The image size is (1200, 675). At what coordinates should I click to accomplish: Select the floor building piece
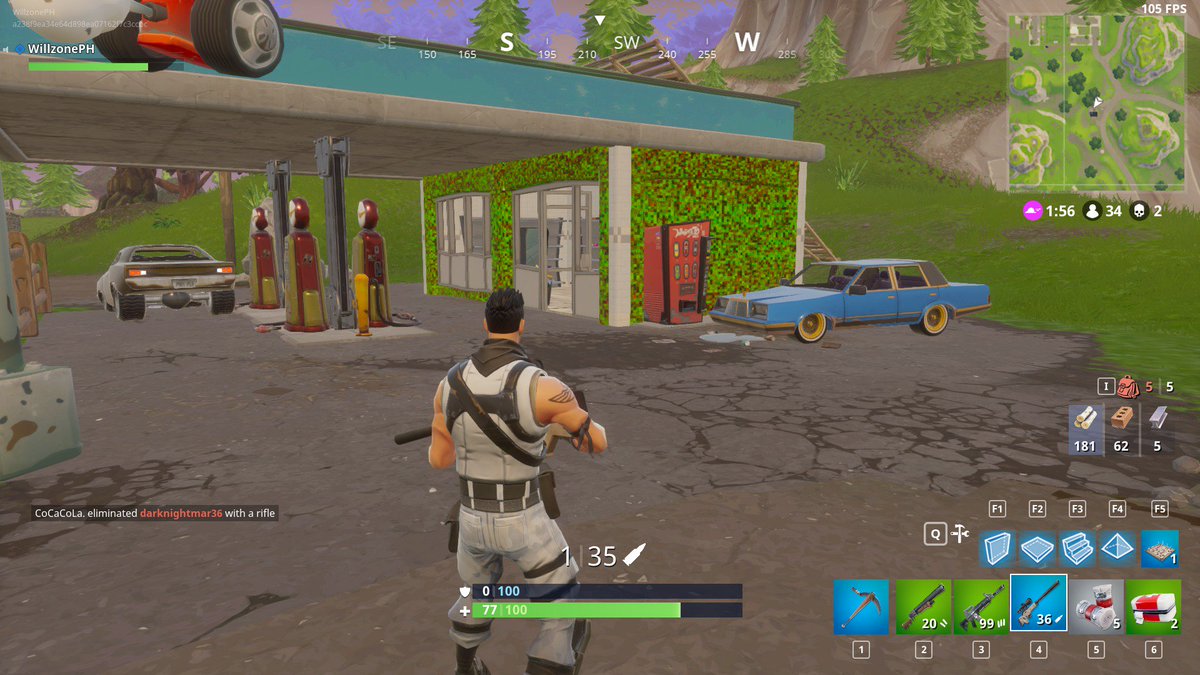[x=1038, y=547]
